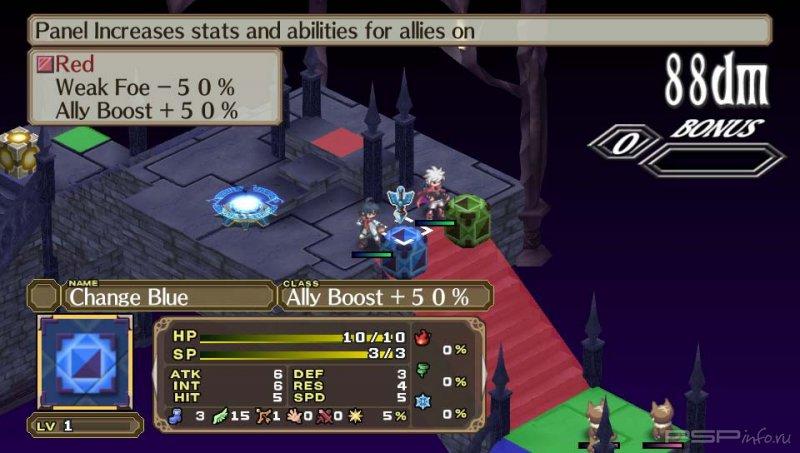Open the Red geo panel info box
This screenshot has height=453, width=800.
point(155,86)
